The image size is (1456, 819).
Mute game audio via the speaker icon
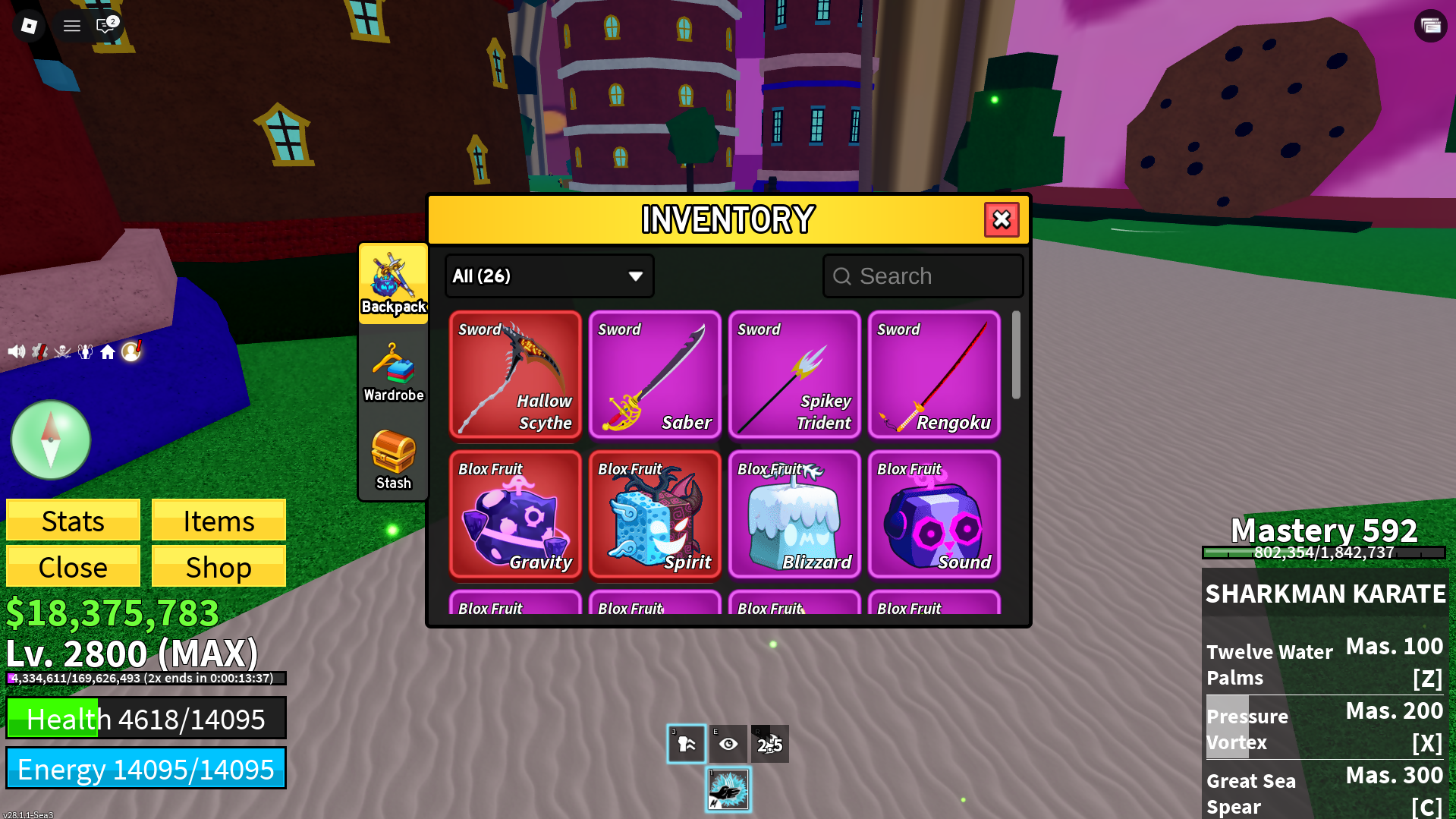pyautogui.click(x=16, y=351)
